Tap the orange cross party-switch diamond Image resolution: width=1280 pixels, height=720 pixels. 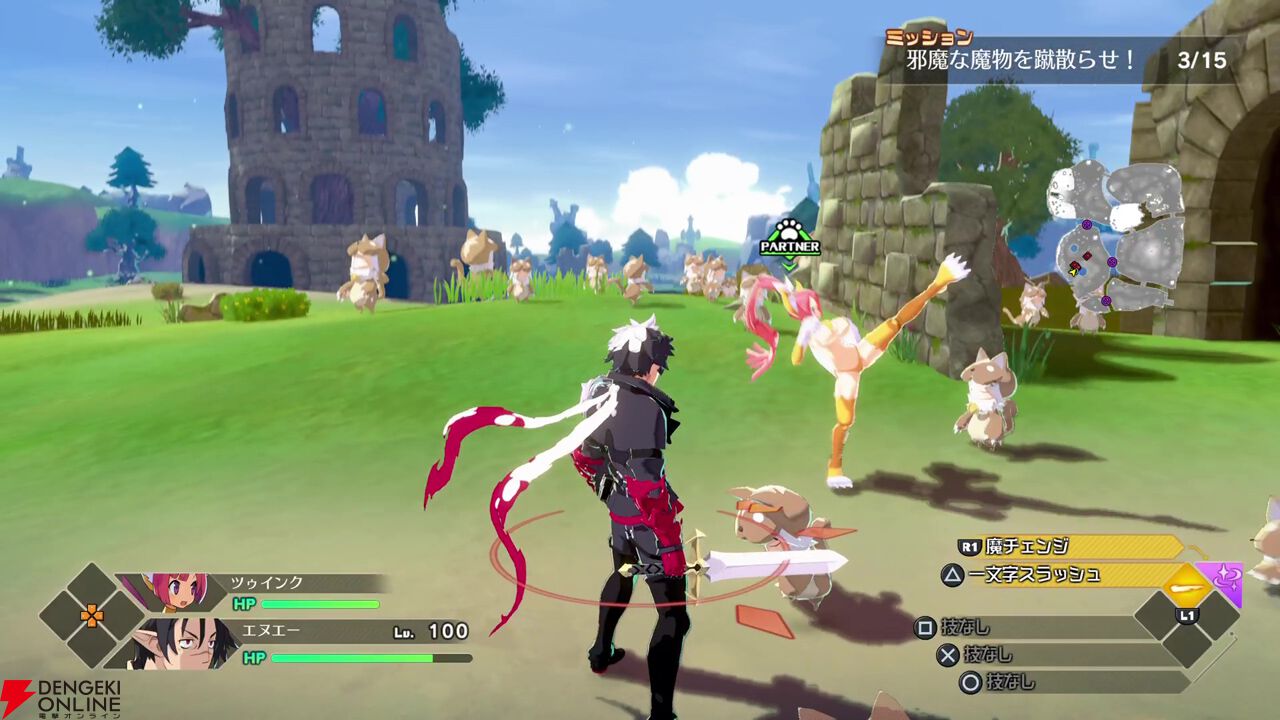coord(92,615)
